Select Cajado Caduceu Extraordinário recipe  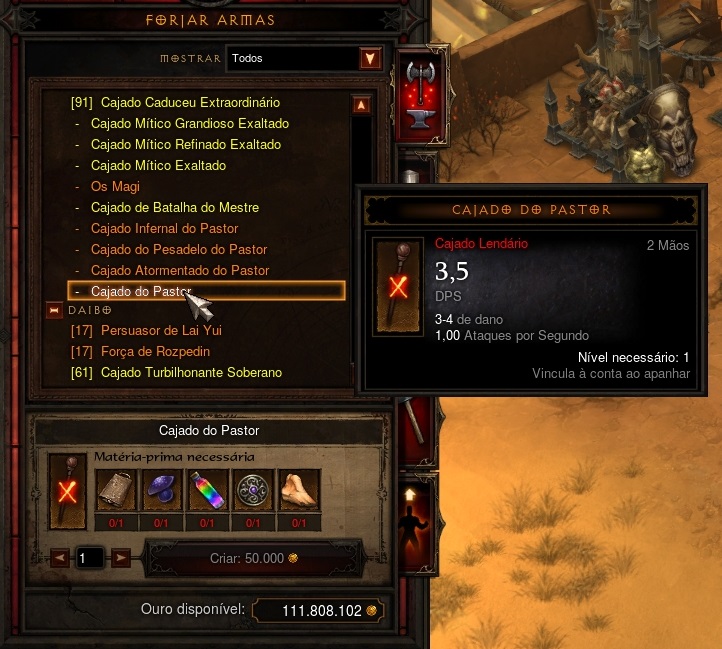click(x=190, y=103)
